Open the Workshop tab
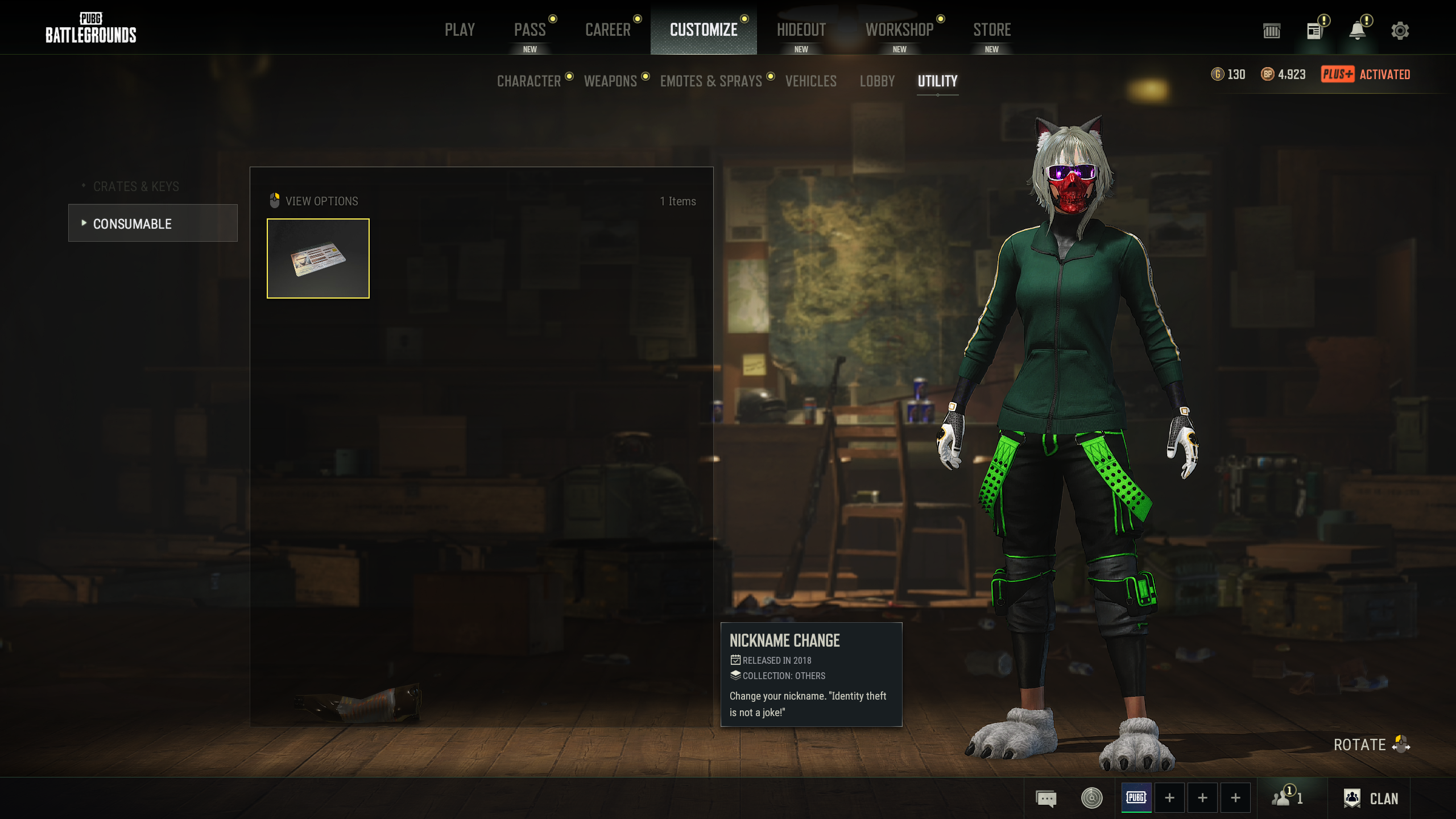Screen dimensions: 1456x819 click(899, 30)
